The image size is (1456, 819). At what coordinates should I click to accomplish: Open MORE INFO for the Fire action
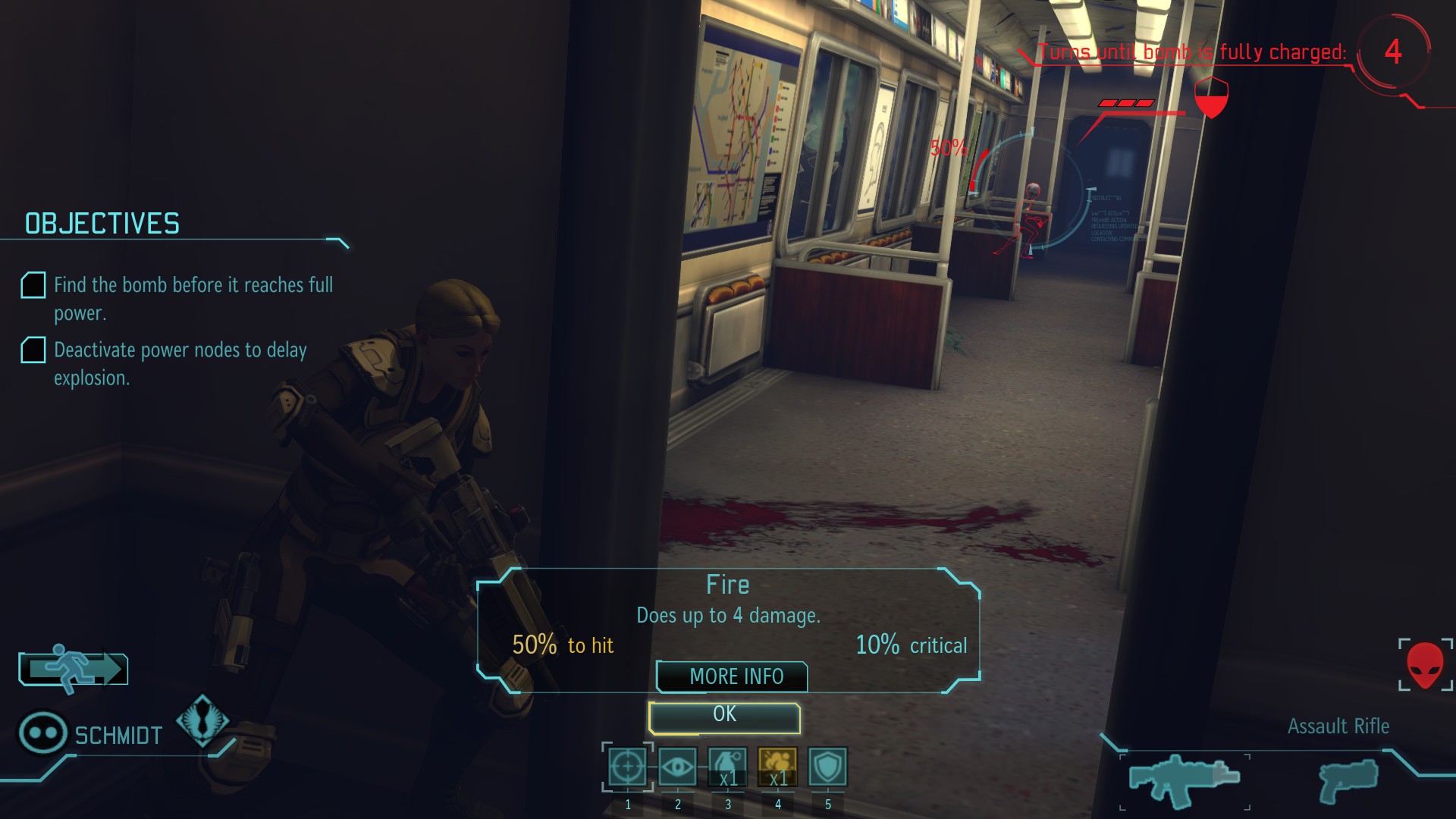coord(733,676)
